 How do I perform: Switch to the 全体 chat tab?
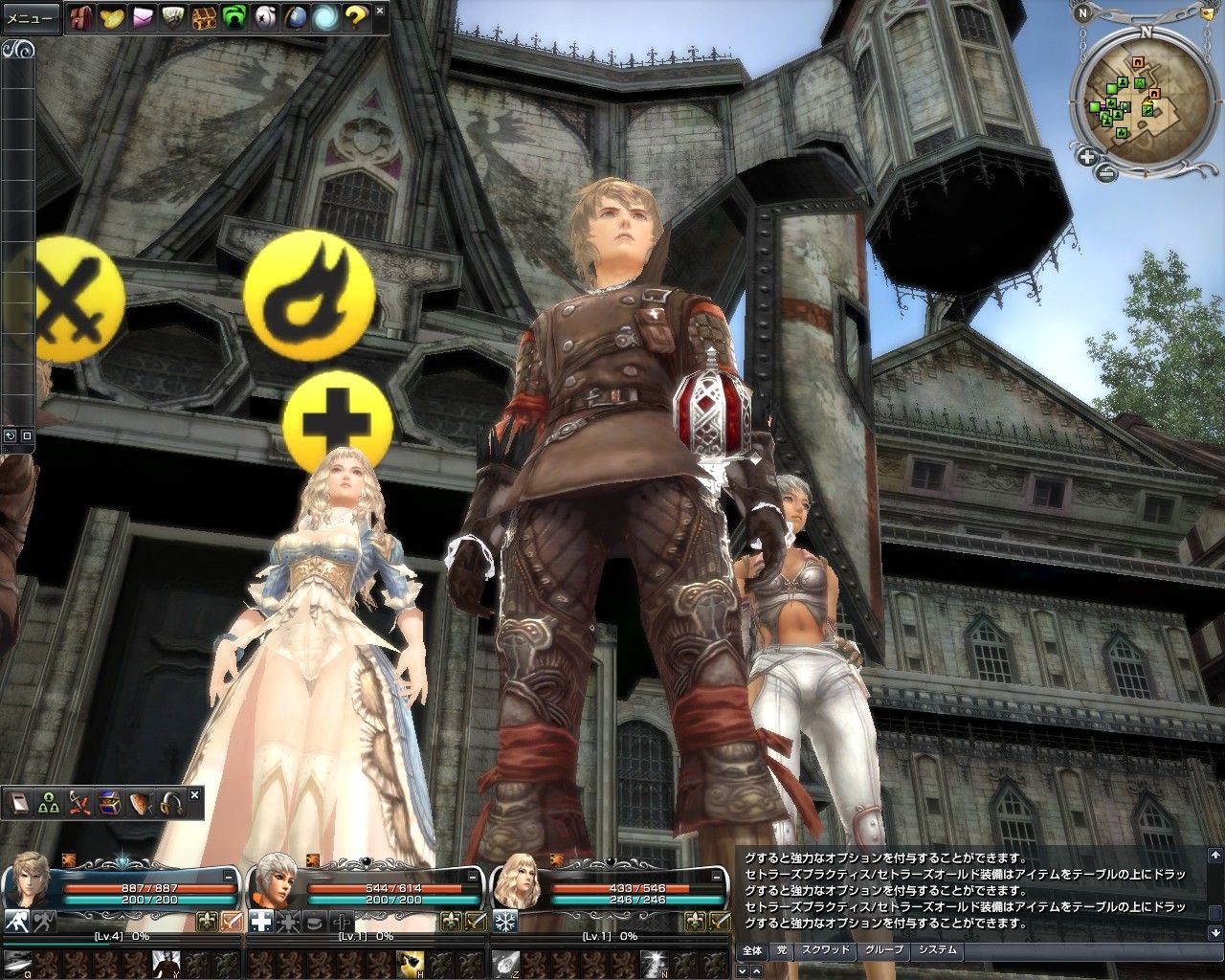point(752,950)
